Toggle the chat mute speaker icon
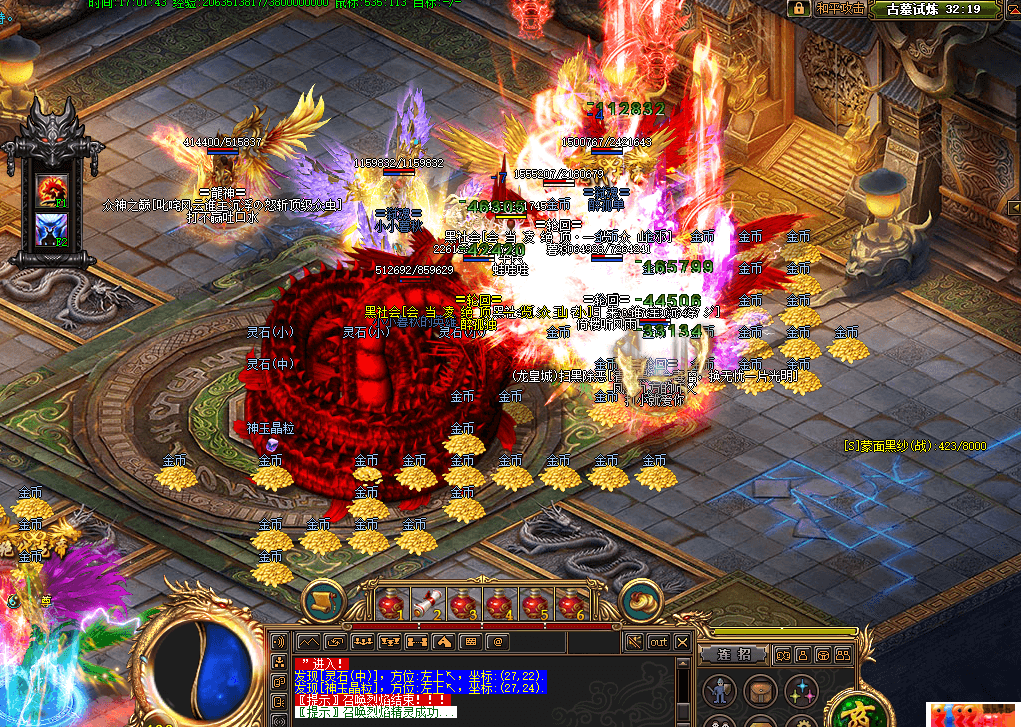 tap(633, 641)
